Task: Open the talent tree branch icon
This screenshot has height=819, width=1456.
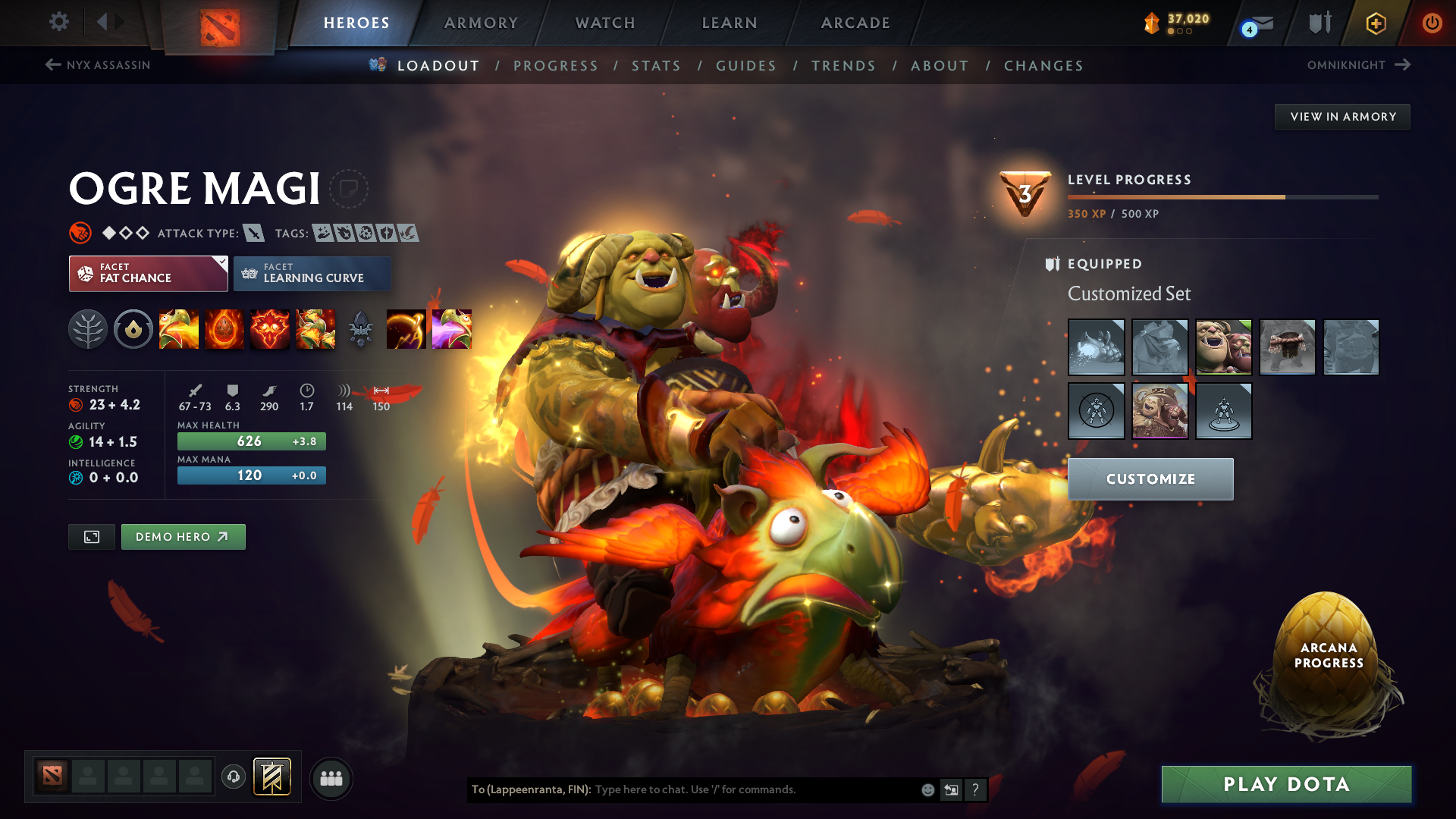Action: tap(88, 329)
